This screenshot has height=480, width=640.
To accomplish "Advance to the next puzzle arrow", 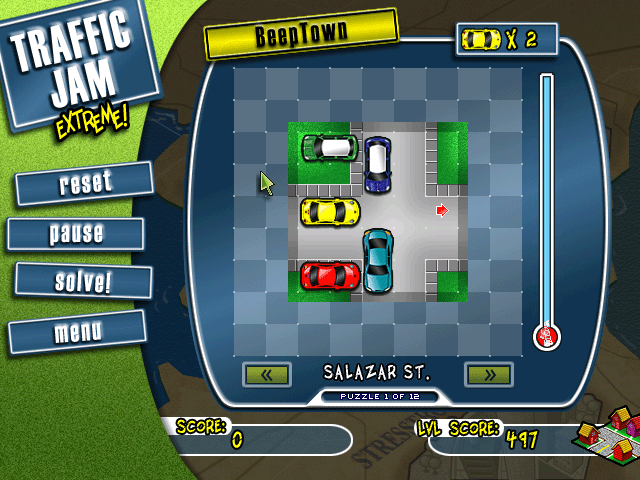I will point(488,375).
